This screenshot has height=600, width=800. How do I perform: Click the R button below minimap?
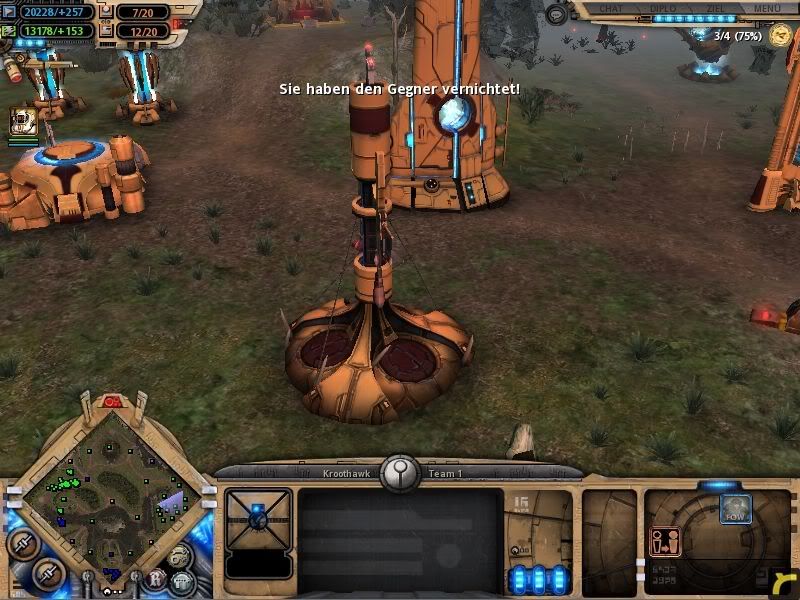click(156, 579)
